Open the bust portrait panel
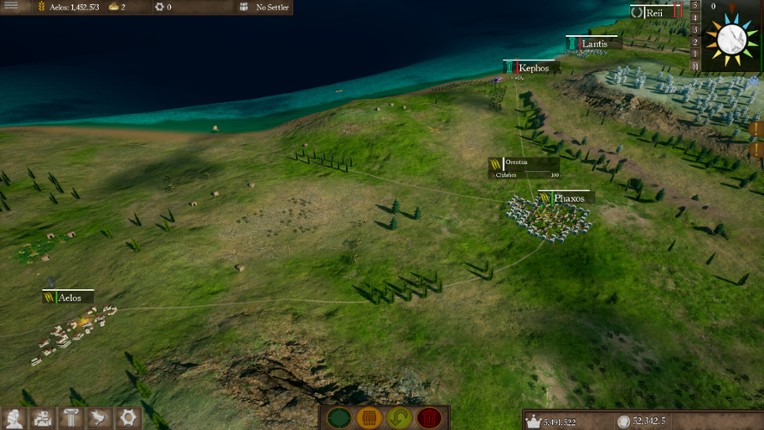This screenshot has width=764, height=430. click(13, 418)
